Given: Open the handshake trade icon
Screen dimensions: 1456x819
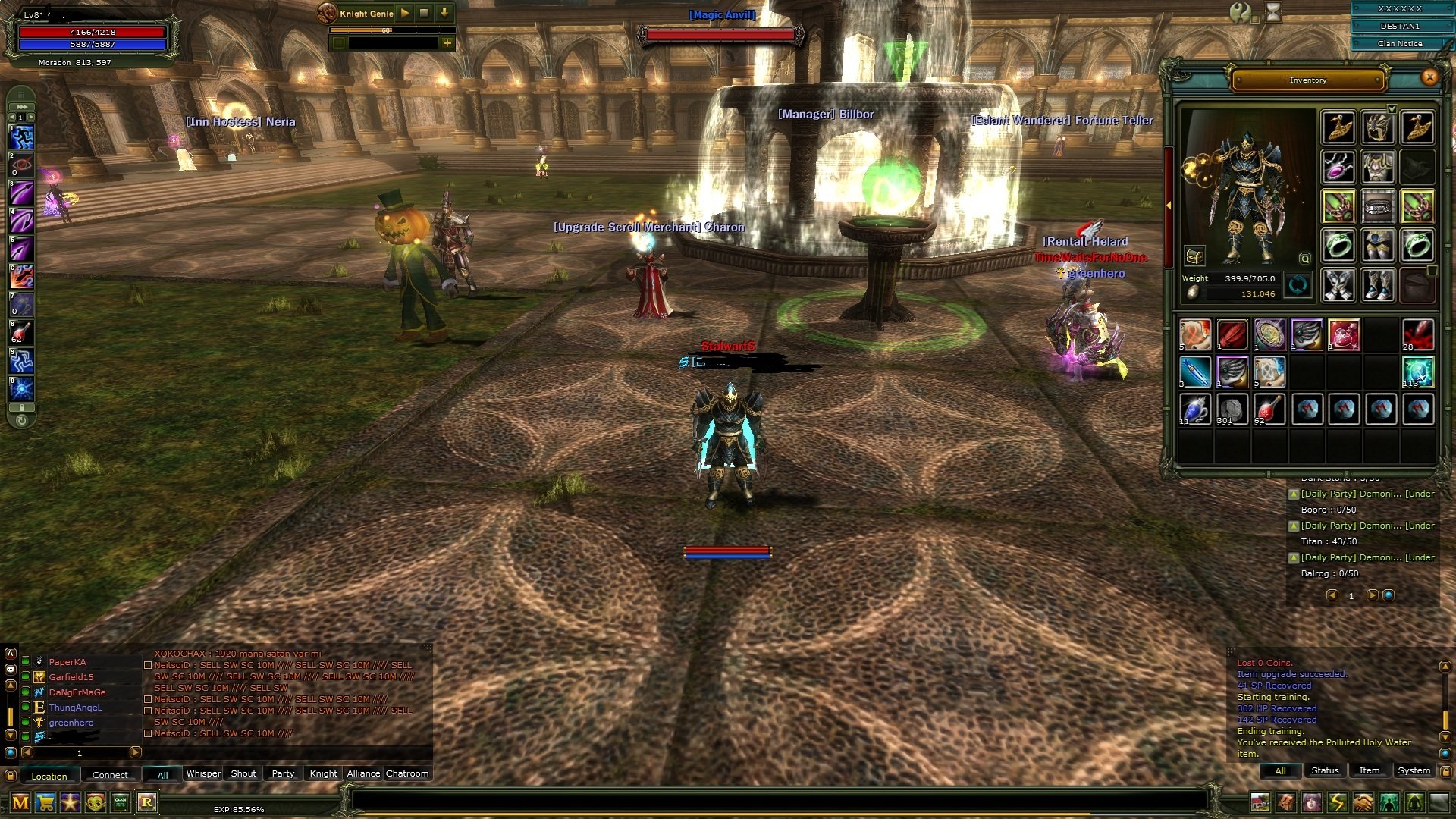Looking at the screenshot, I should point(1363,802).
